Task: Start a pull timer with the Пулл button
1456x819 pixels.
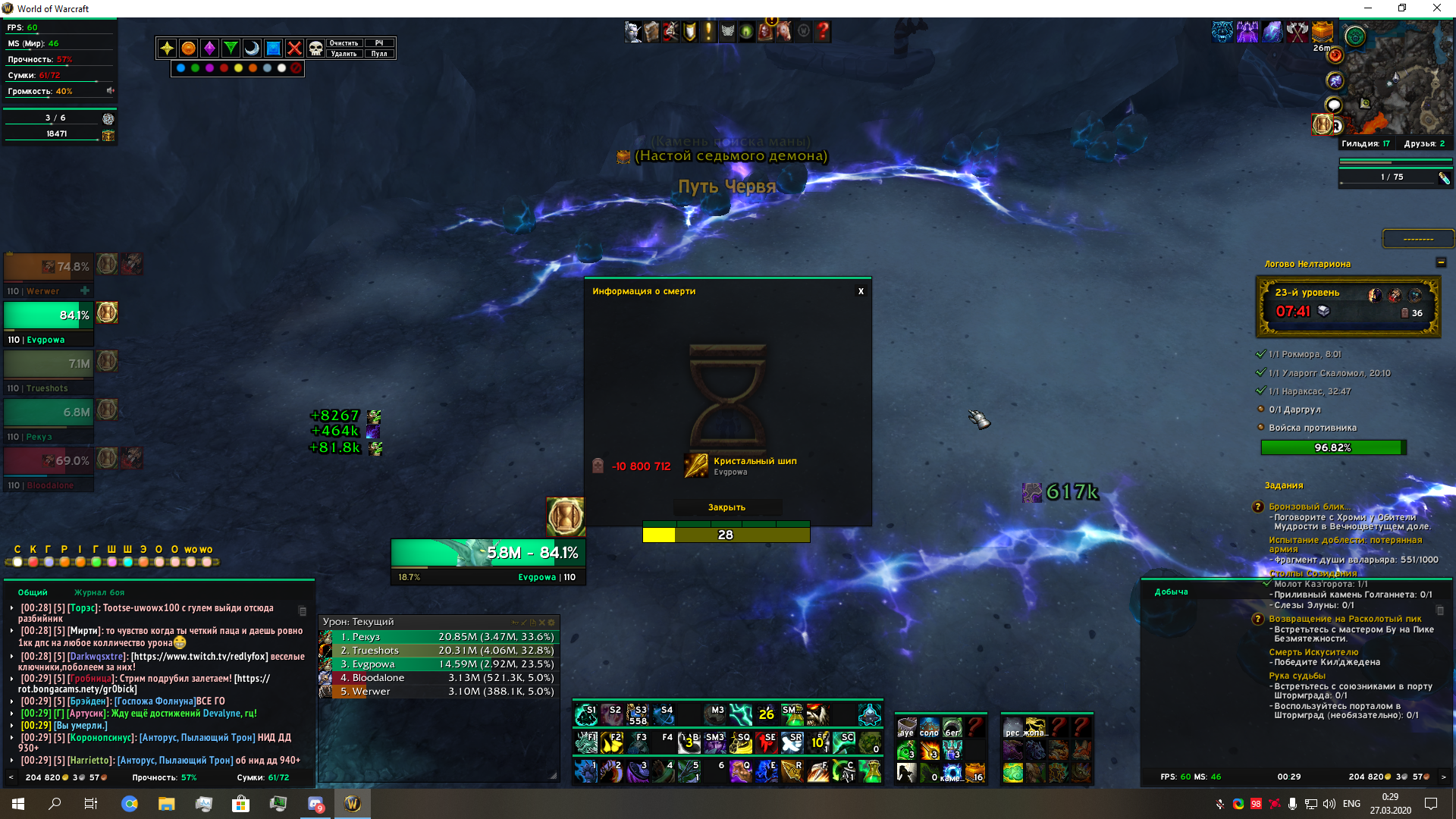Action: (x=379, y=54)
